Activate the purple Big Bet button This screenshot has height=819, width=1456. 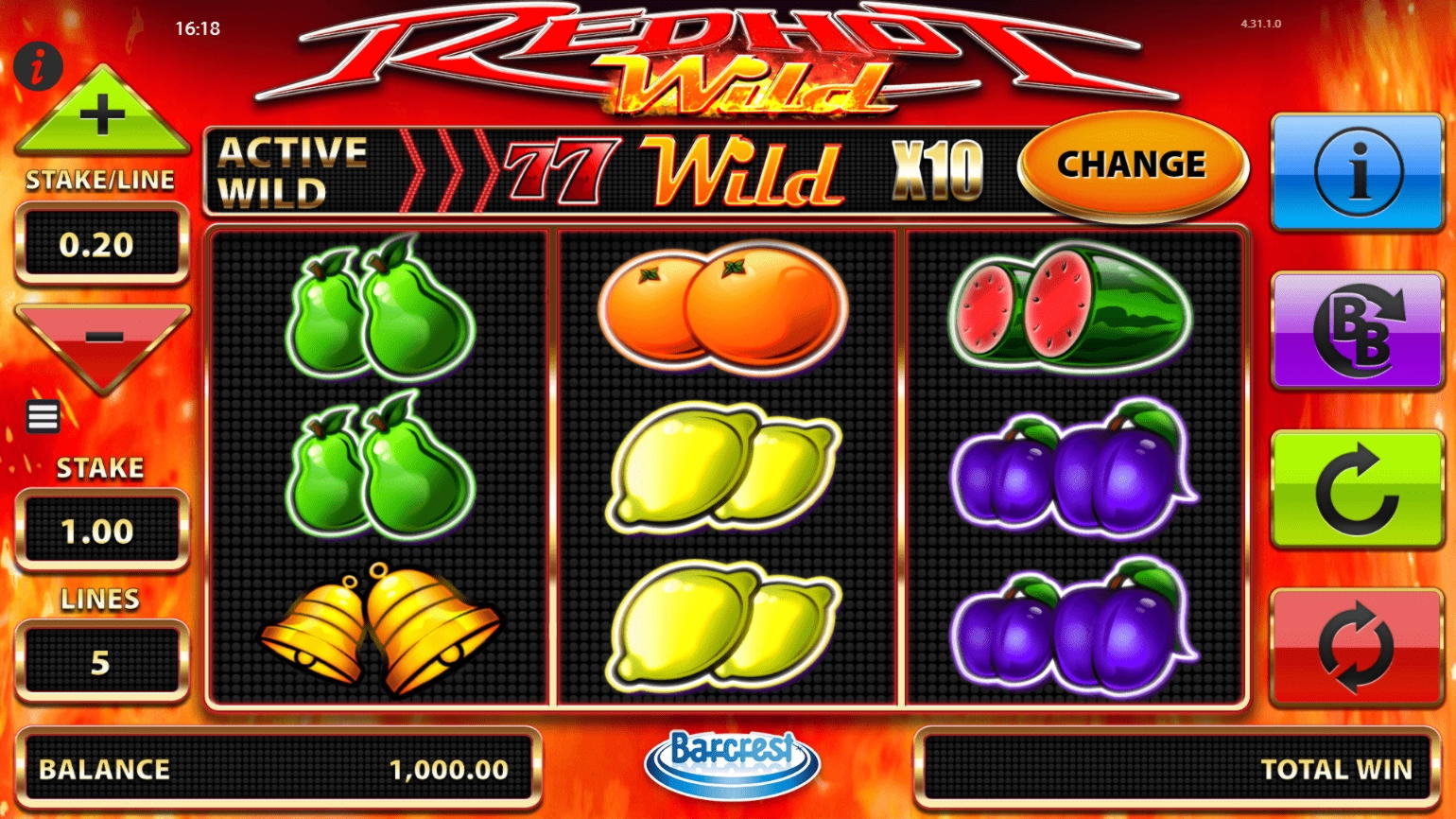(x=1357, y=330)
